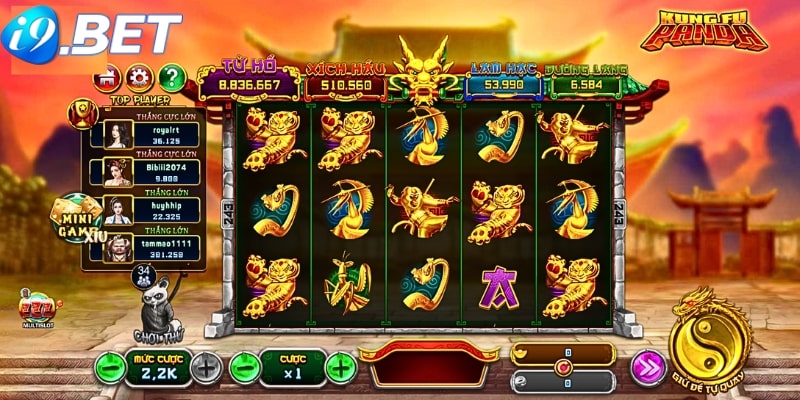Start trial play with the Chơi Thử panda
Screen dimensions: 800x400
(x=159, y=312)
